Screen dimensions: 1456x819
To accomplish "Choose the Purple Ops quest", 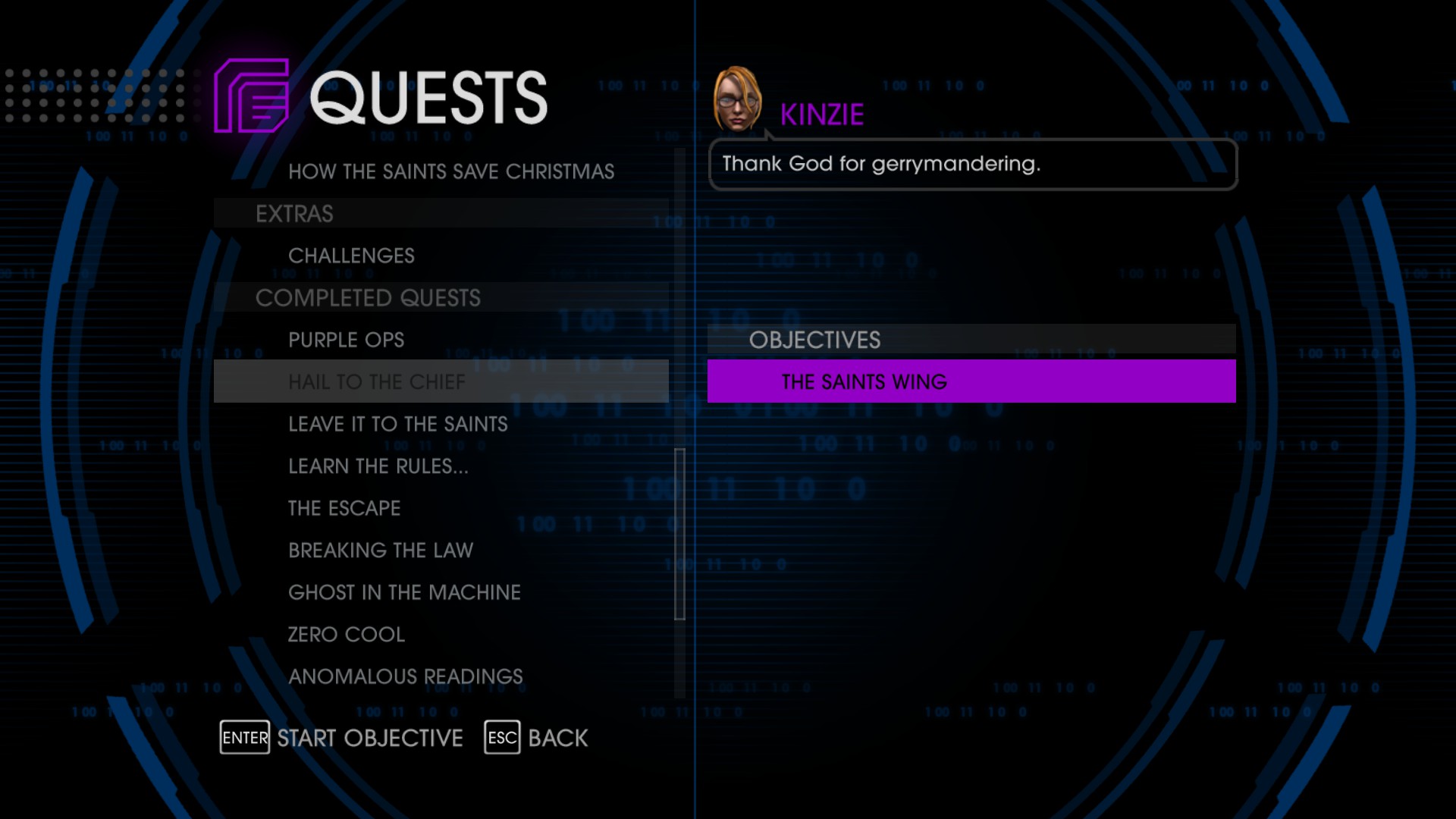I will click(346, 340).
